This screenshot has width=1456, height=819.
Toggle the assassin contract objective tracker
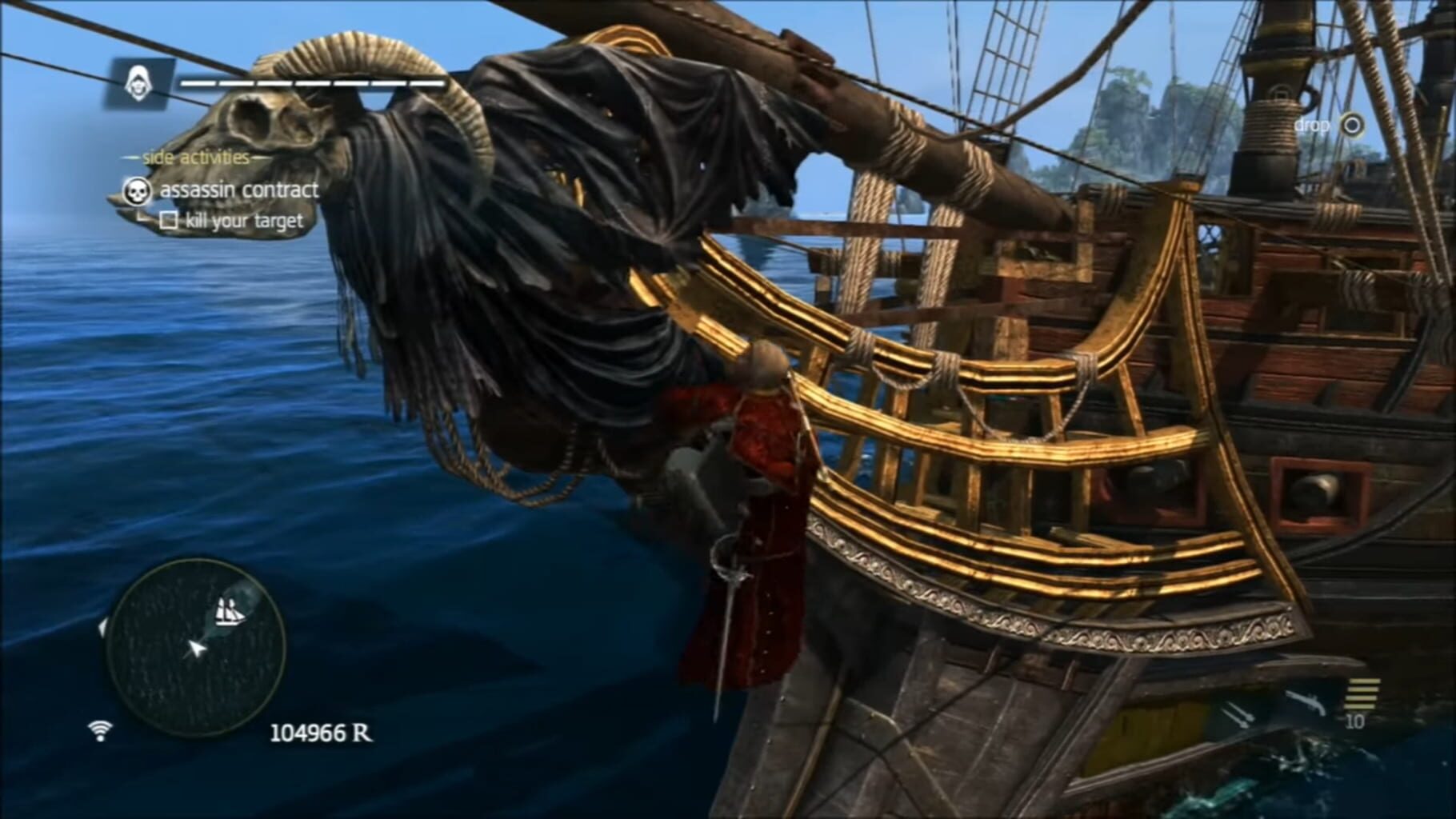pyautogui.click(x=240, y=190)
